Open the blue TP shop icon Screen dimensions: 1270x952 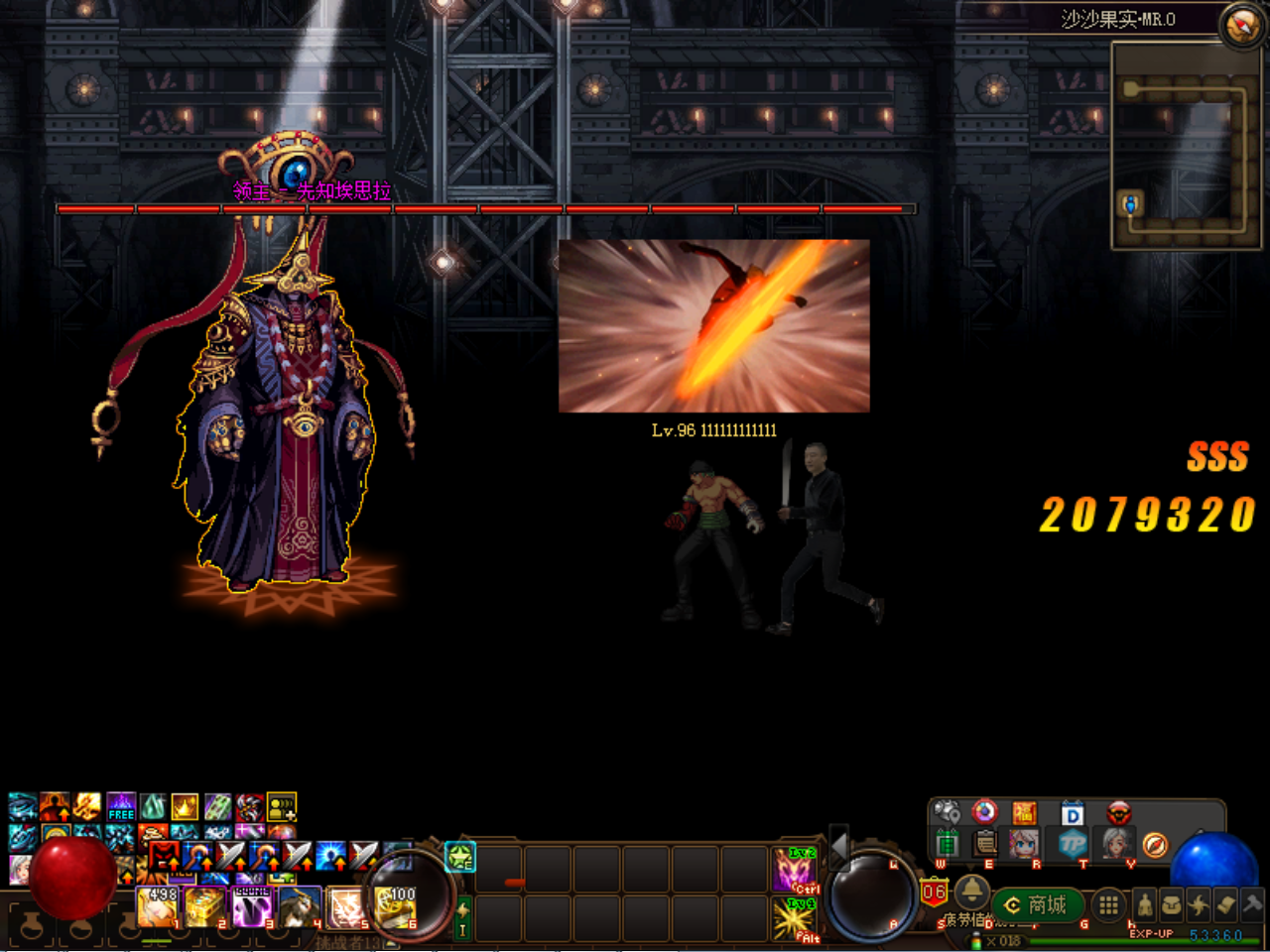click(x=1072, y=845)
